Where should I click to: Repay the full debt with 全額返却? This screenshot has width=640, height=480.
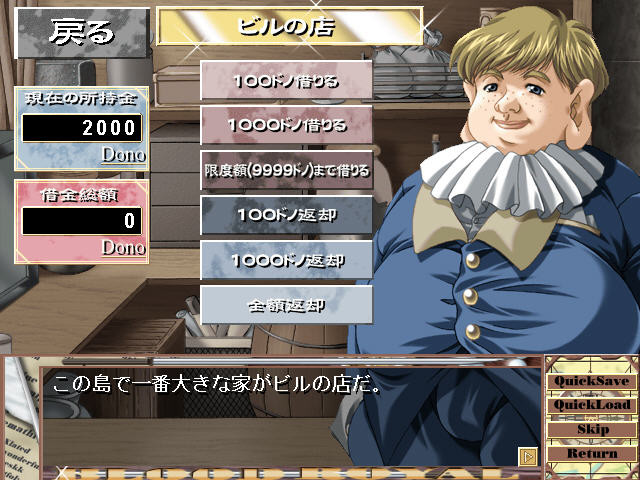[287, 305]
